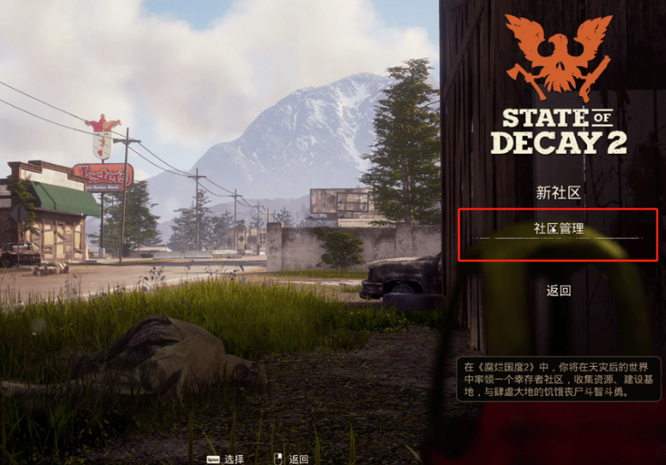Open 社区管理 community management

click(x=558, y=231)
